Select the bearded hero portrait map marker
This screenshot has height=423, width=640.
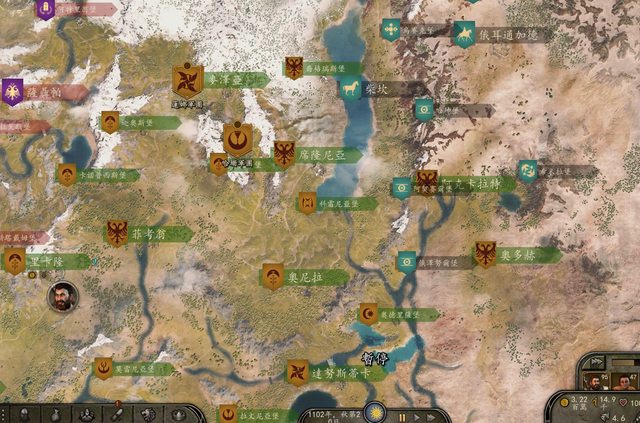coord(62,296)
